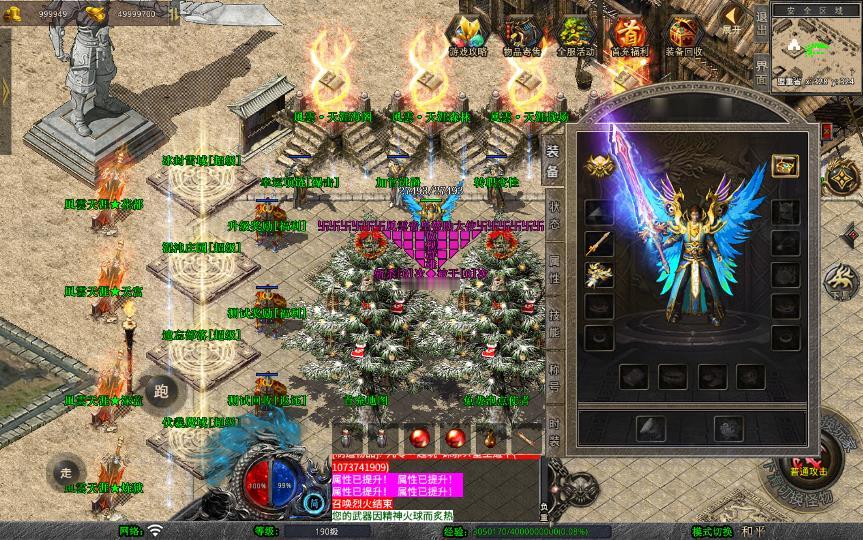This screenshot has height=540, width=863.
Task: Select the equipped sword weapon slot
Action: click(x=600, y=243)
